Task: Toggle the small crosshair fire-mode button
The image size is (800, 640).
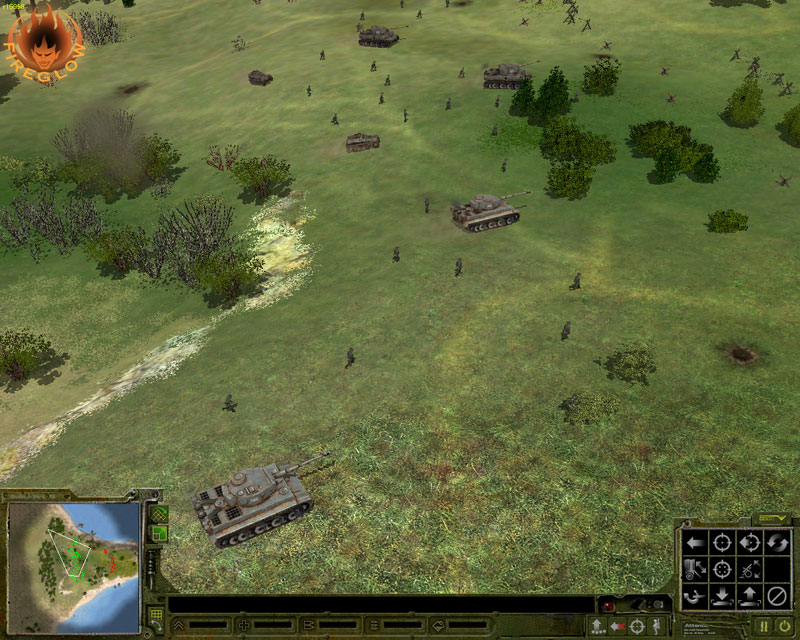Action: pos(636,627)
